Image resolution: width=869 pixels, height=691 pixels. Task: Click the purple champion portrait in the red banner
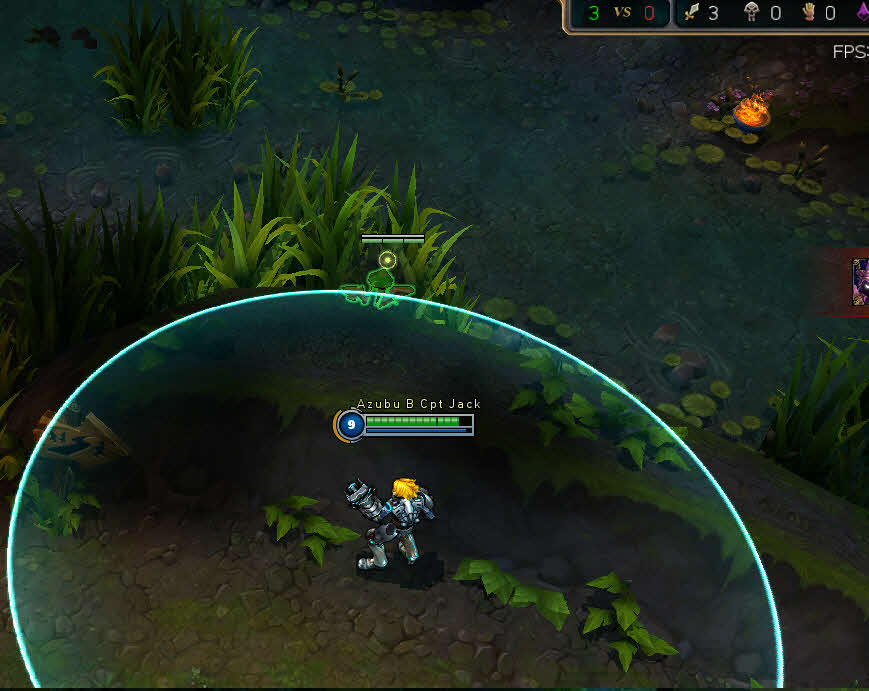coord(860,282)
